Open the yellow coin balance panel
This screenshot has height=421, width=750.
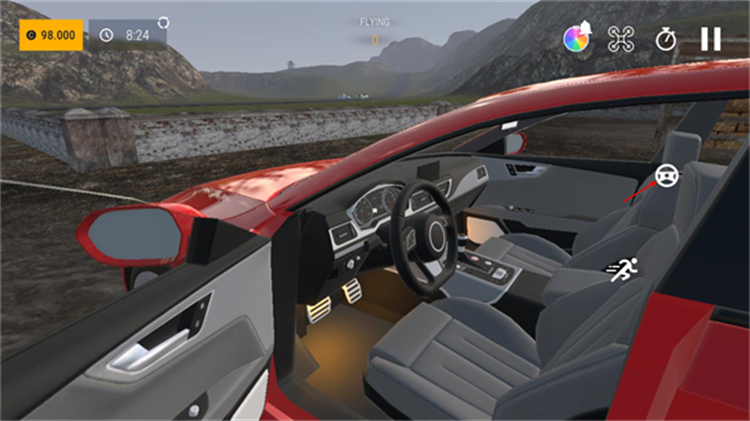(x=50, y=34)
